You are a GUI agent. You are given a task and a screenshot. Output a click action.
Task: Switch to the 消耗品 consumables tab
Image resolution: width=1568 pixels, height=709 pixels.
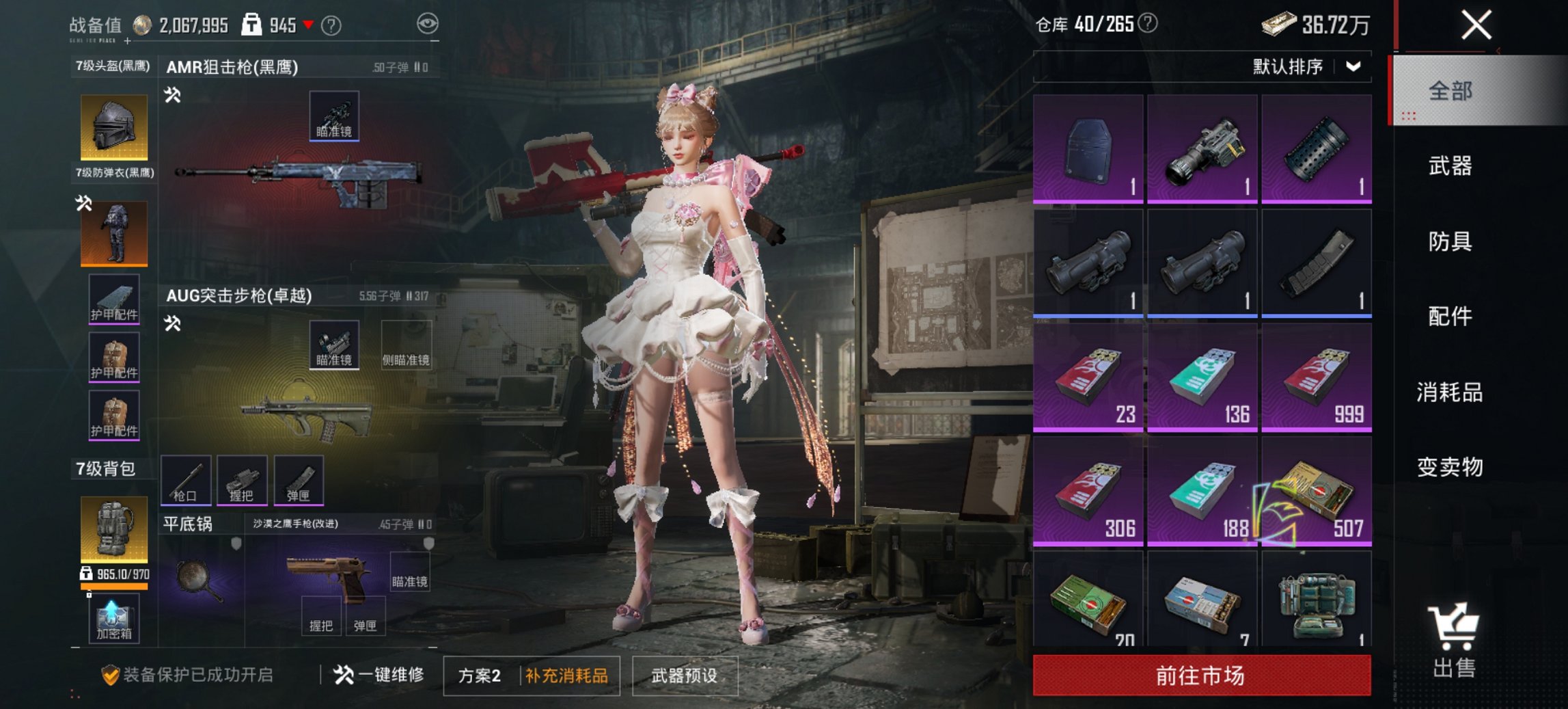[1448, 391]
